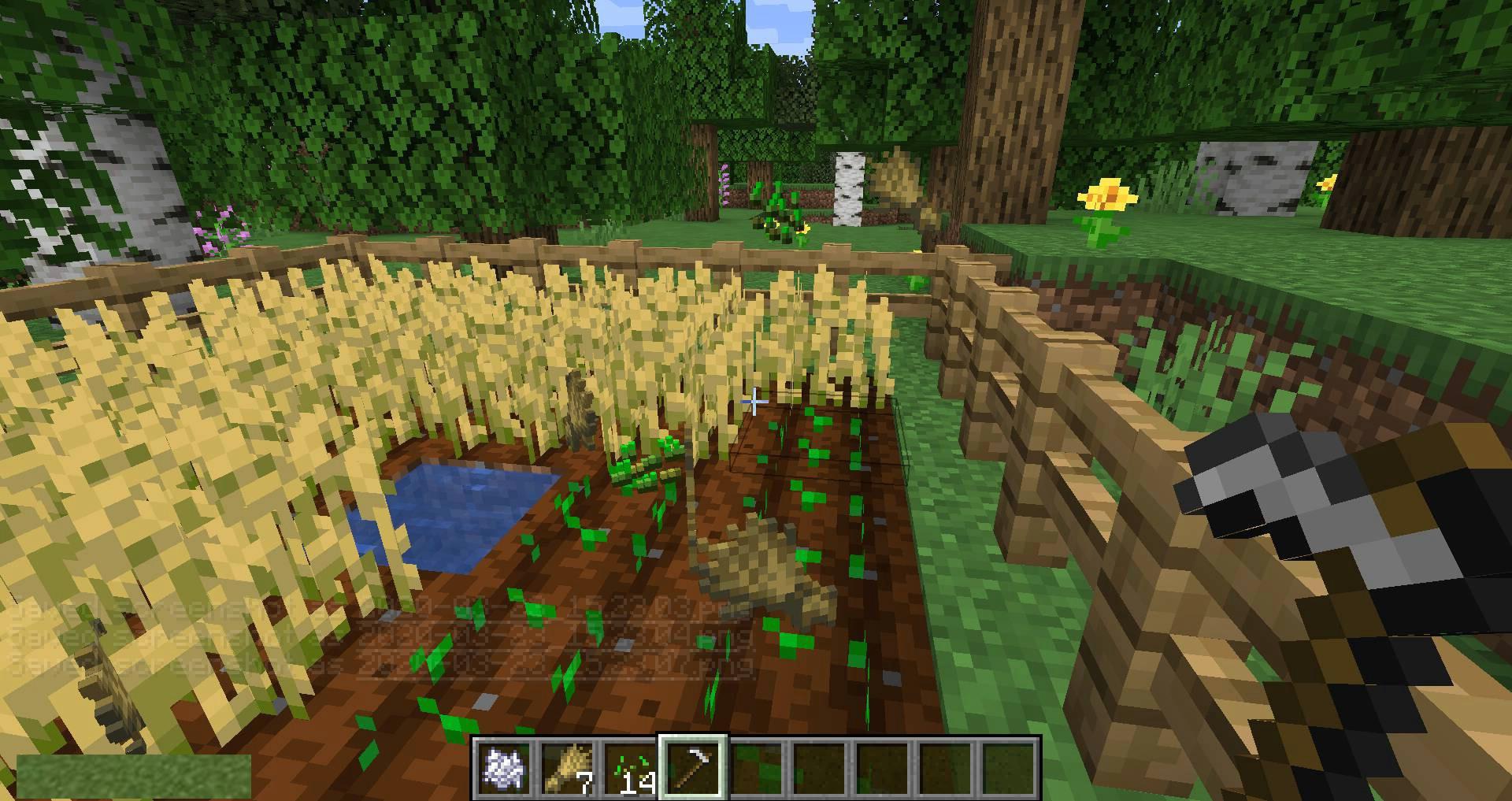Select the wheat seeds slot with 14
Screen dimensions: 1512x801
[630, 768]
